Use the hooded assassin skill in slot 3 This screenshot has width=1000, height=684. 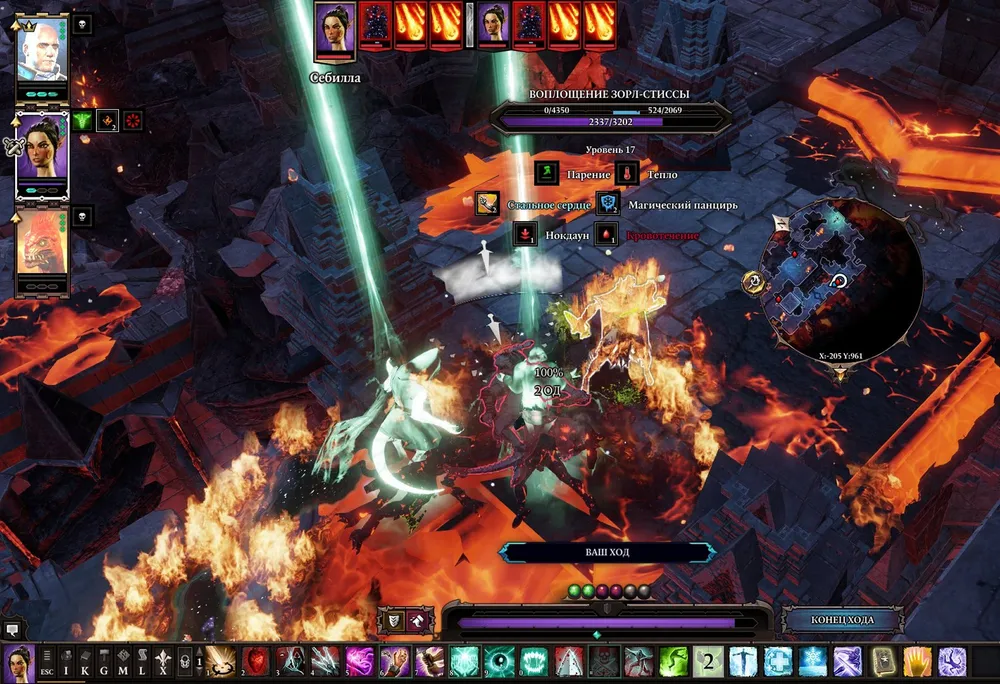(291, 661)
